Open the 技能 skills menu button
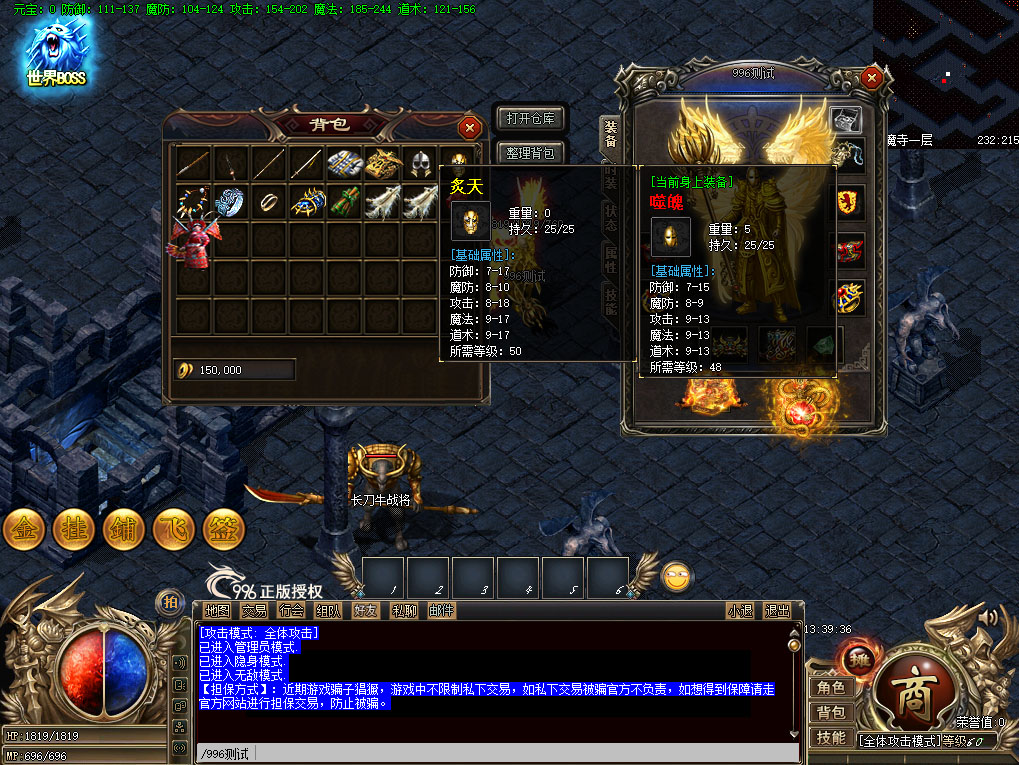 pos(831,737)
